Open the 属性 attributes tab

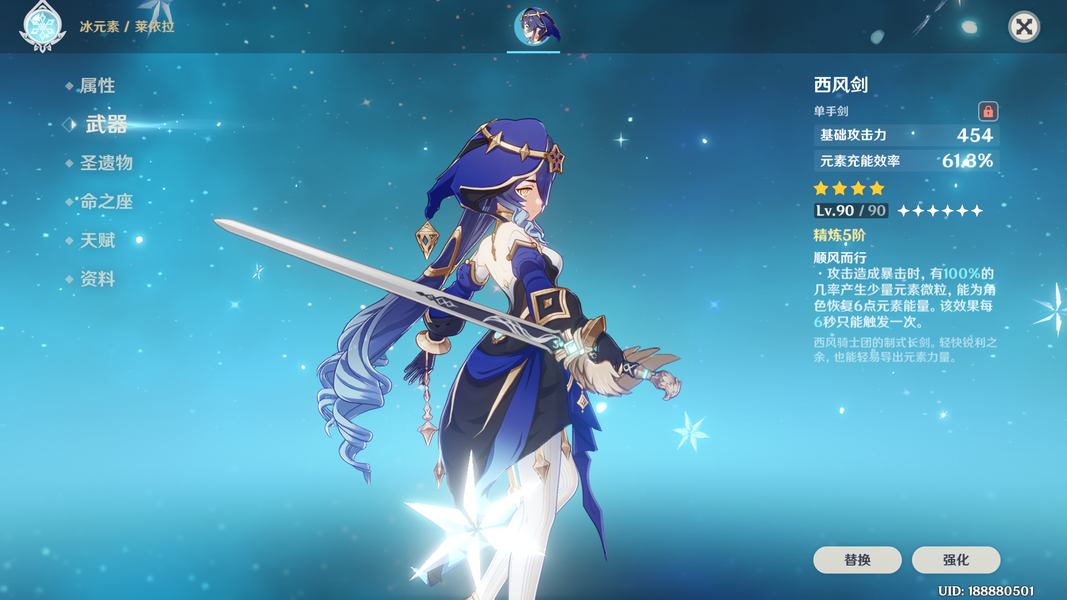pyautogui.click(x=97, y=86)
